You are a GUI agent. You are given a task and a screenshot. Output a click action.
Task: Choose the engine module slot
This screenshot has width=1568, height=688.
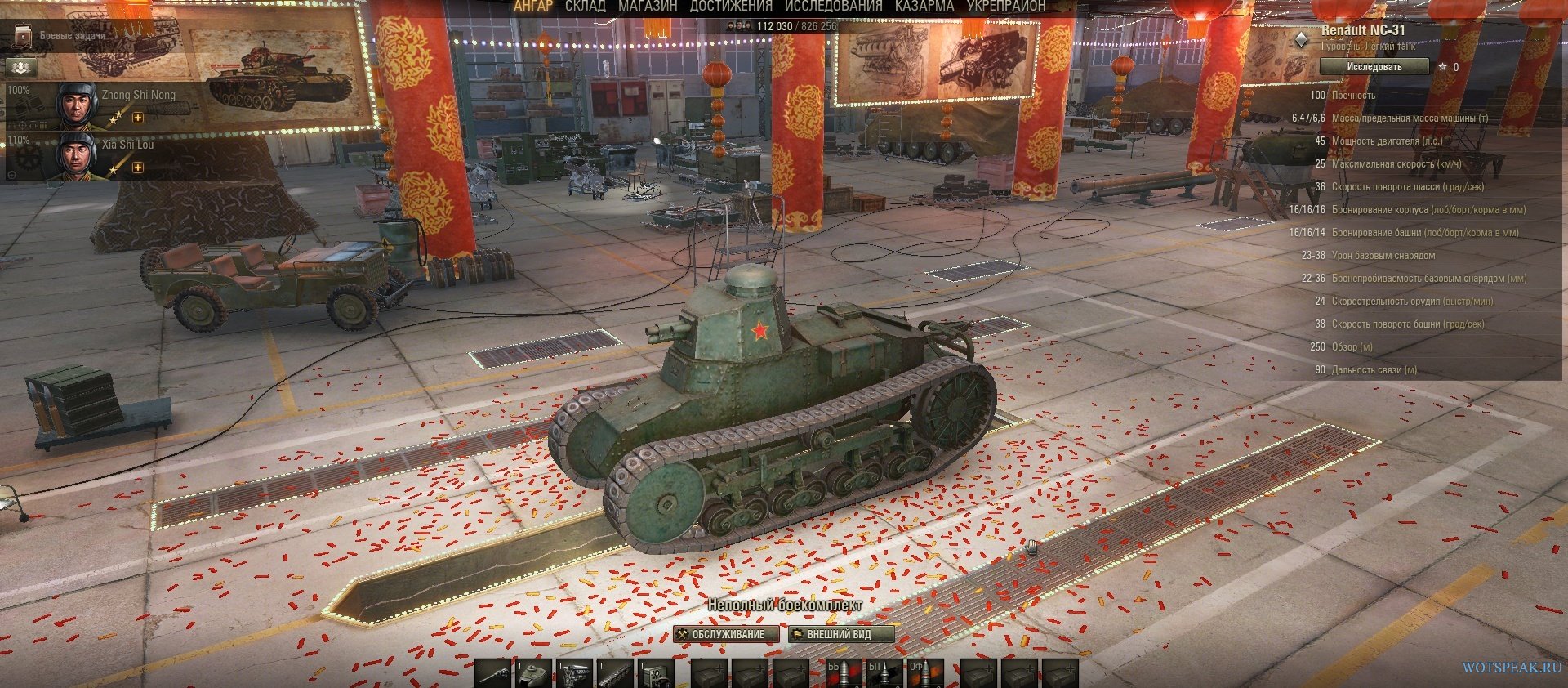coord(575,673)
